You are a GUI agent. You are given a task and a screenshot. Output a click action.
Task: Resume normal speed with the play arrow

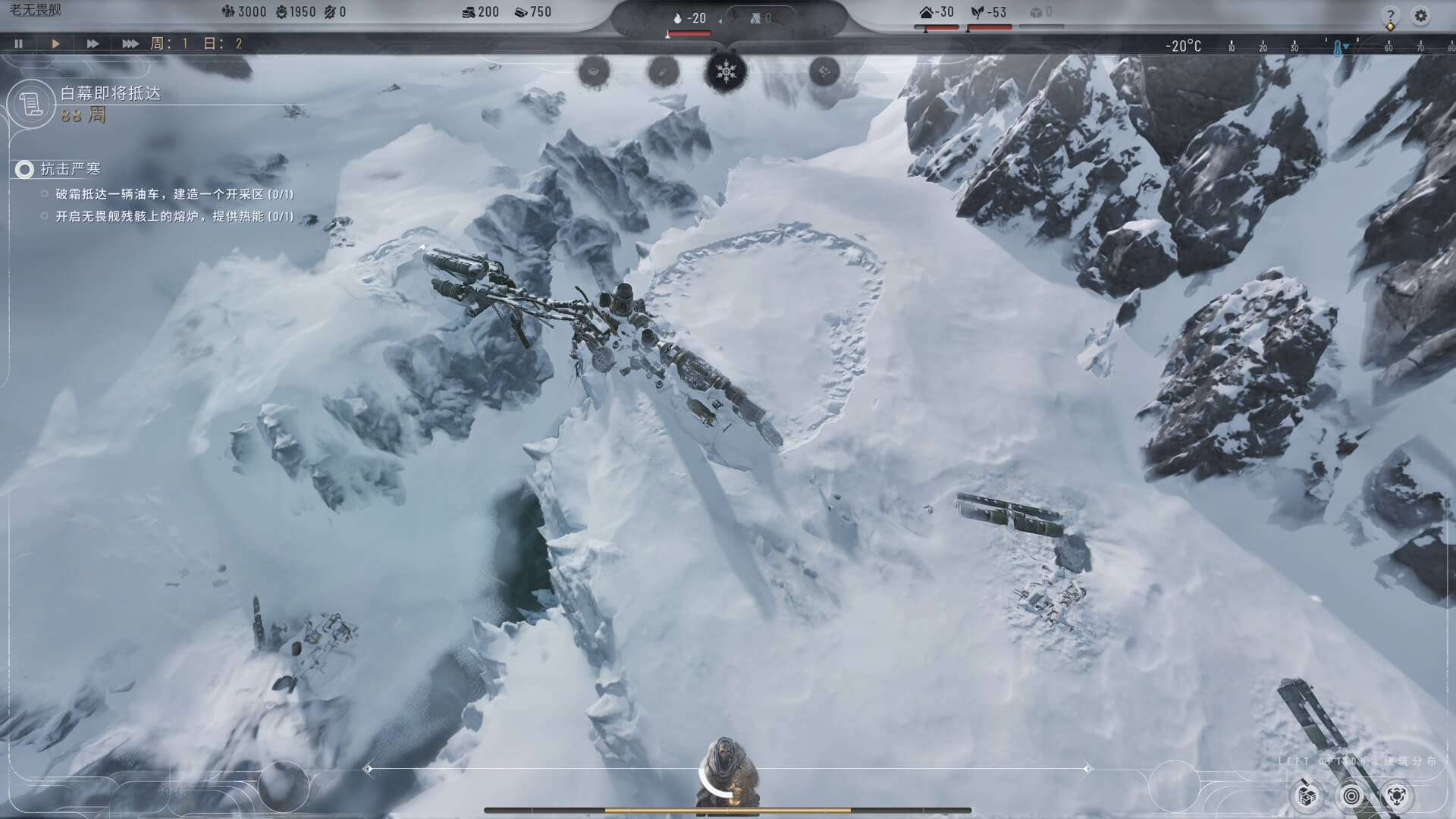pos(54,44)
